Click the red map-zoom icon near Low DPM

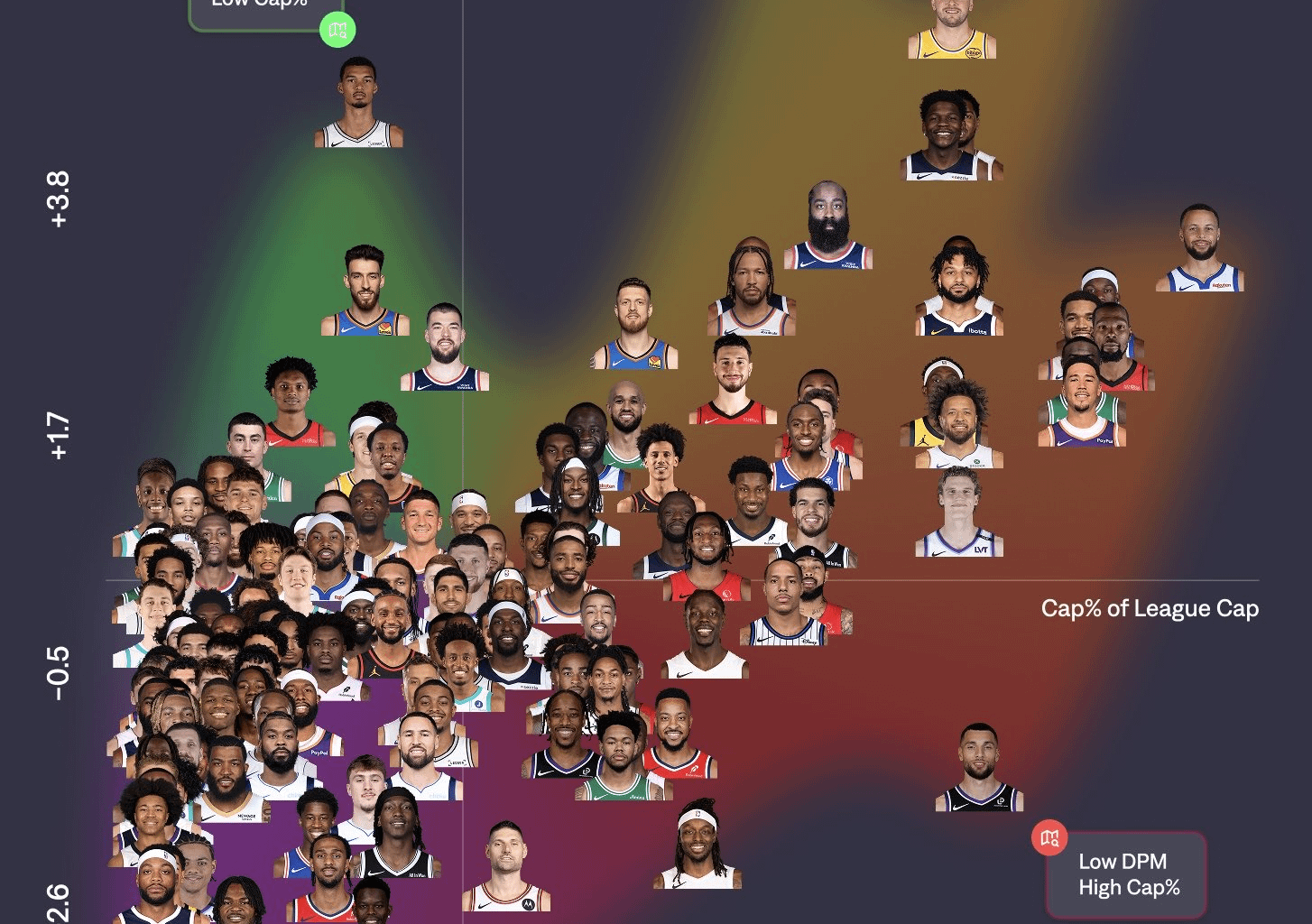point(1049,837)
